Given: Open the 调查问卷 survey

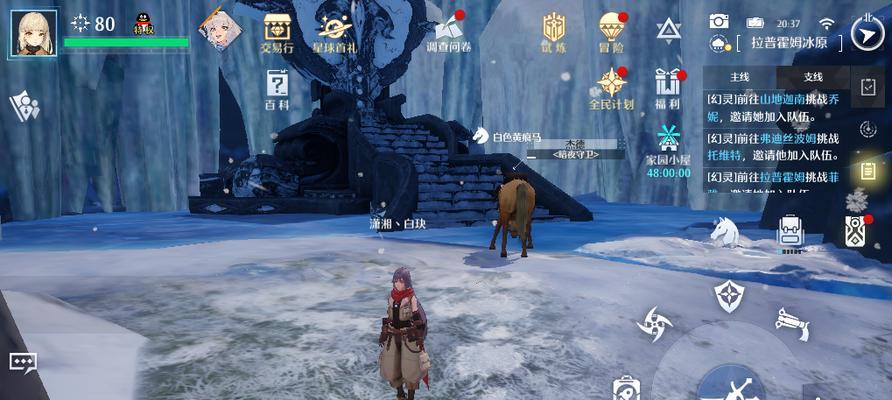Looking at the screenshot, I should [446, 33].
